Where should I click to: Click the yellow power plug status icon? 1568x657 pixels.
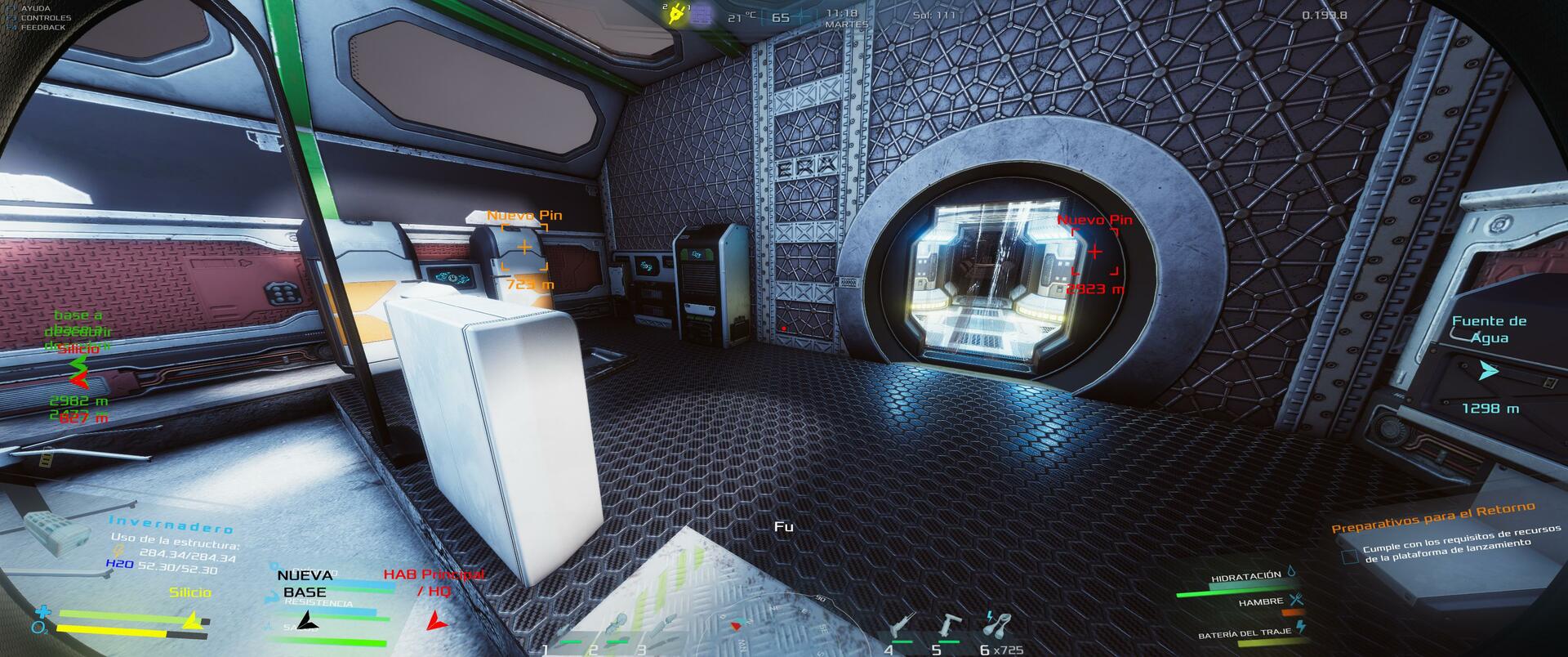676,15
